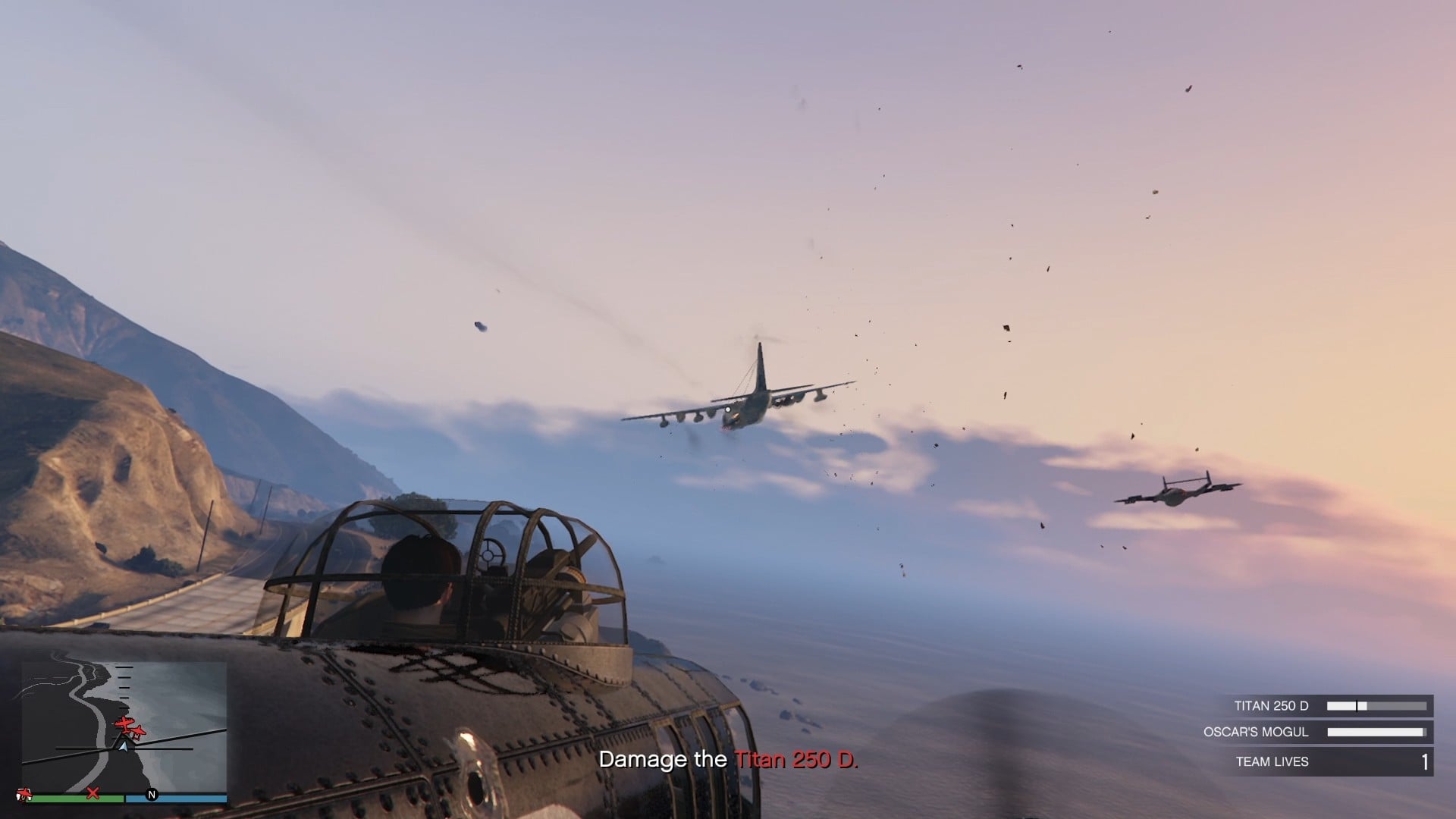This screenshot has width=1456, height=819.
Task: Click the white player arrow on the minimap
Action: coord(124,747)
